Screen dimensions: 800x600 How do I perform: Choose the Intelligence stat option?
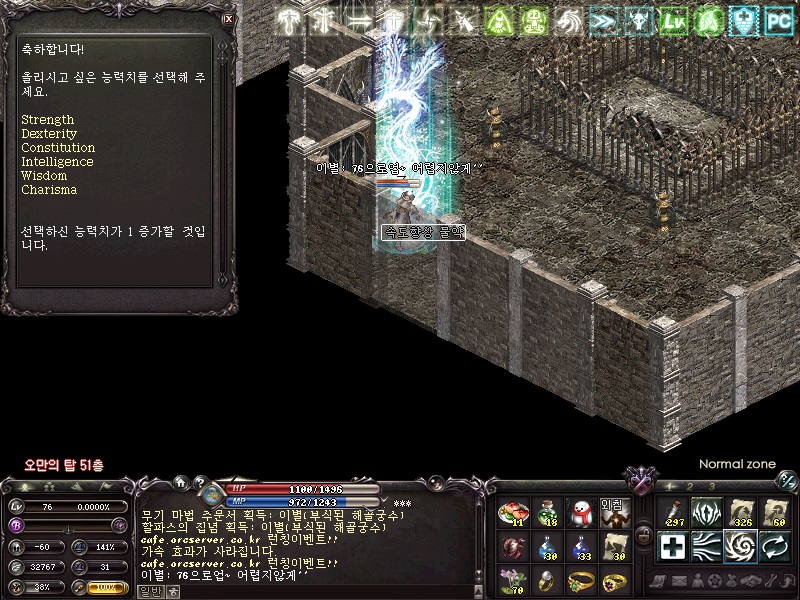point(57,162)
